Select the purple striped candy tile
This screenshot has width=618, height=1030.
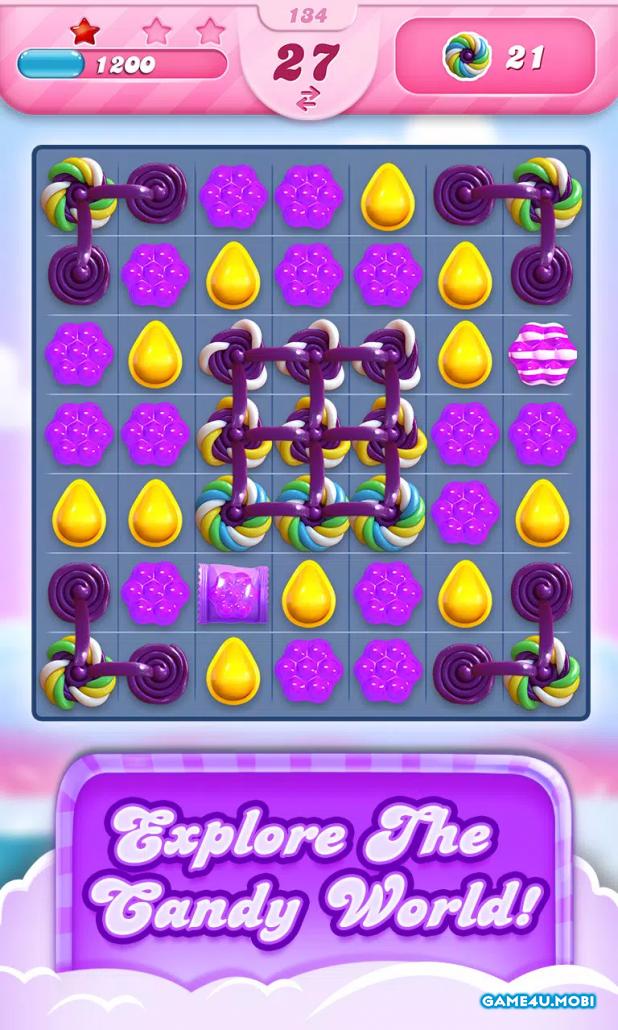click(x=541, y=353)
